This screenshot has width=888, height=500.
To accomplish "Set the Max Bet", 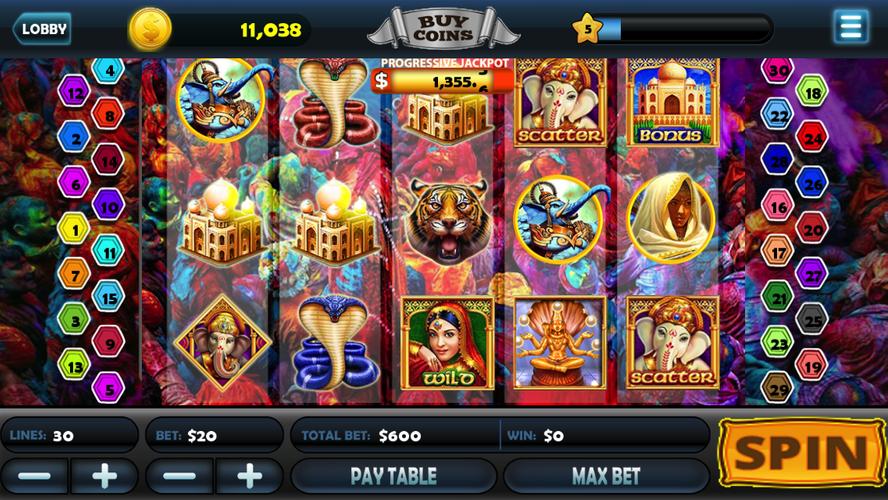I will coord(606,475).
